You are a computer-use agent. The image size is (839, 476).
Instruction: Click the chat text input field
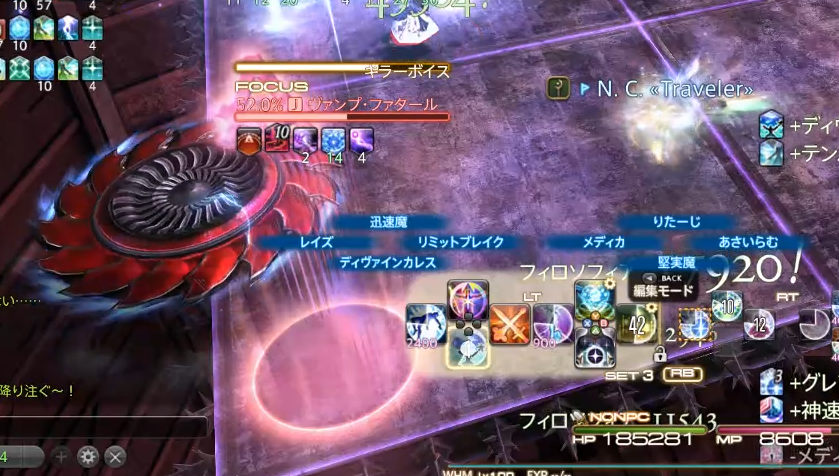coord(20,456)
